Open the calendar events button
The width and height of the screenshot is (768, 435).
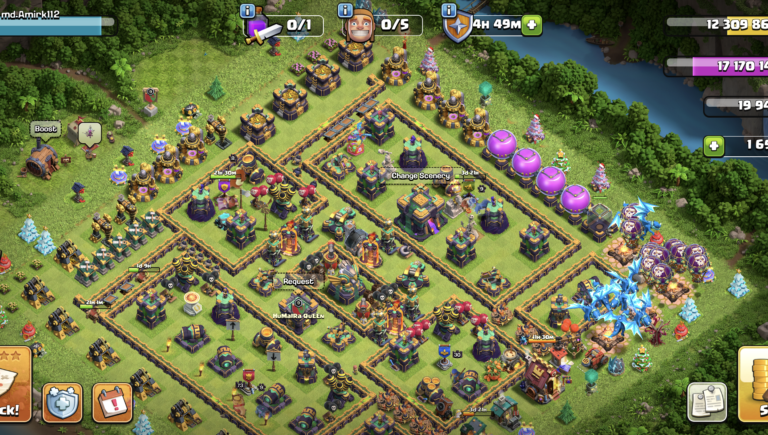(x=112, y=402)
